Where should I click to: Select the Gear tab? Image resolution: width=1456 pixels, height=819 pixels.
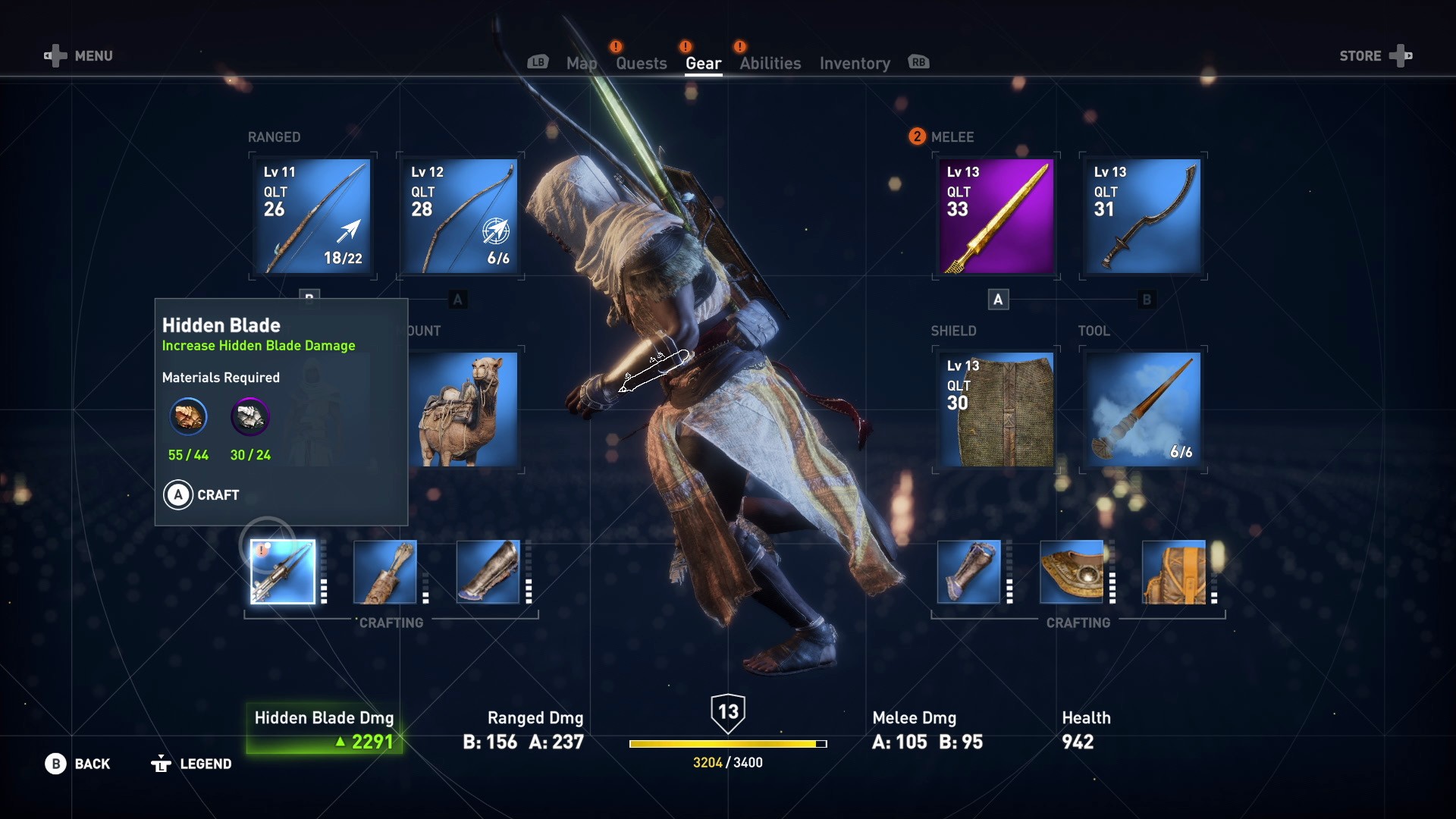click(x=703, y=64)
